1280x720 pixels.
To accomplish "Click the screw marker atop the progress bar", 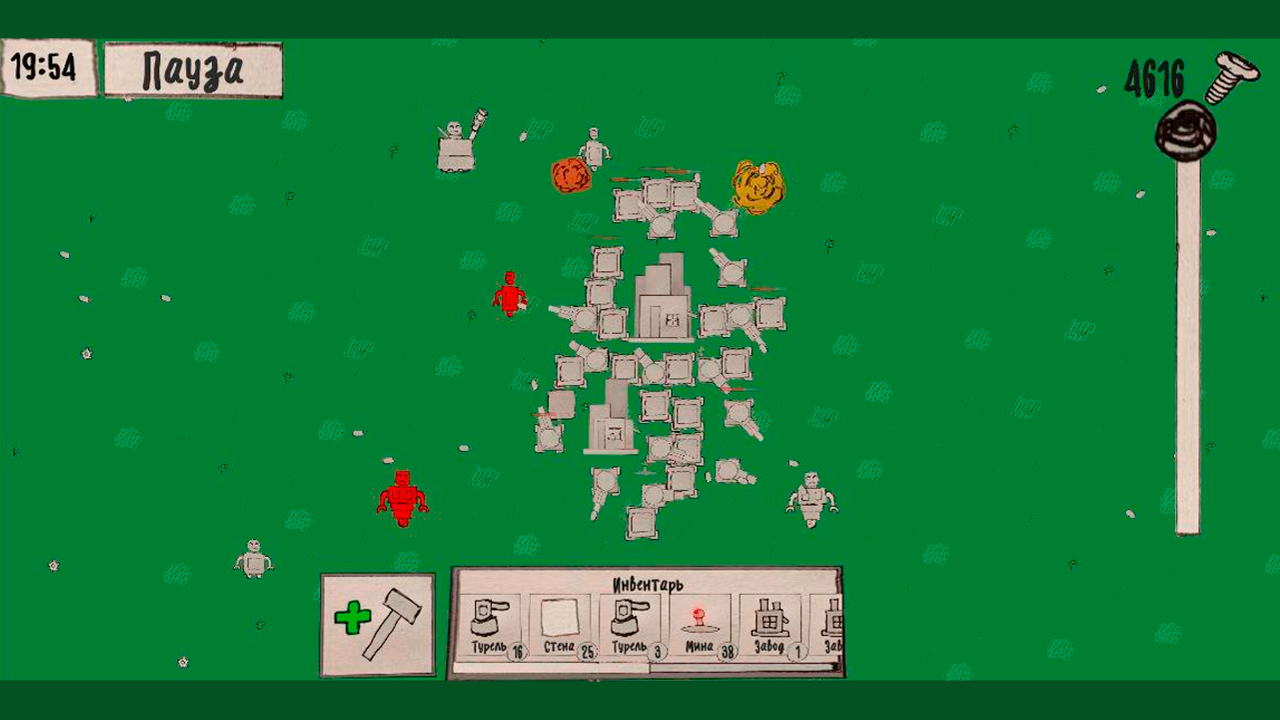I will pyautogui.click(x=1186, y=130).
